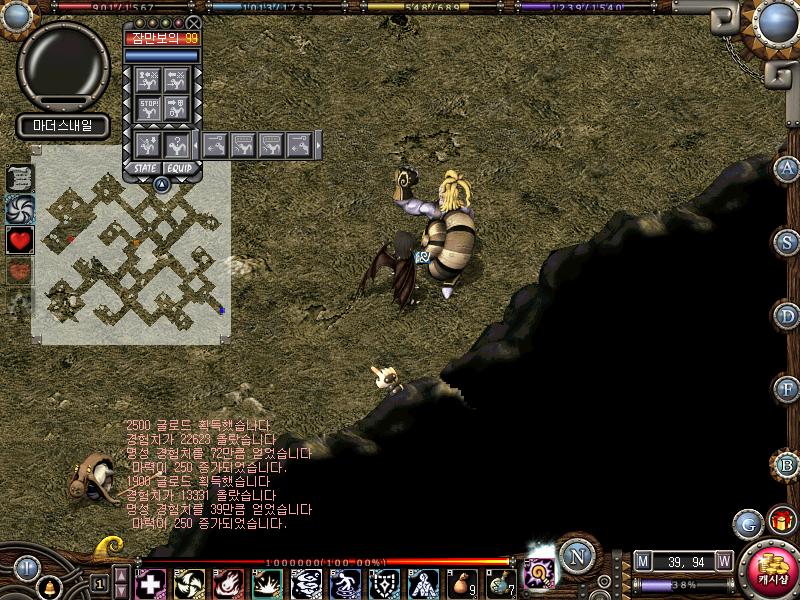Viewport: 800px width, 600px height.
Task: Open the S shortcut button
Action: 788,242
